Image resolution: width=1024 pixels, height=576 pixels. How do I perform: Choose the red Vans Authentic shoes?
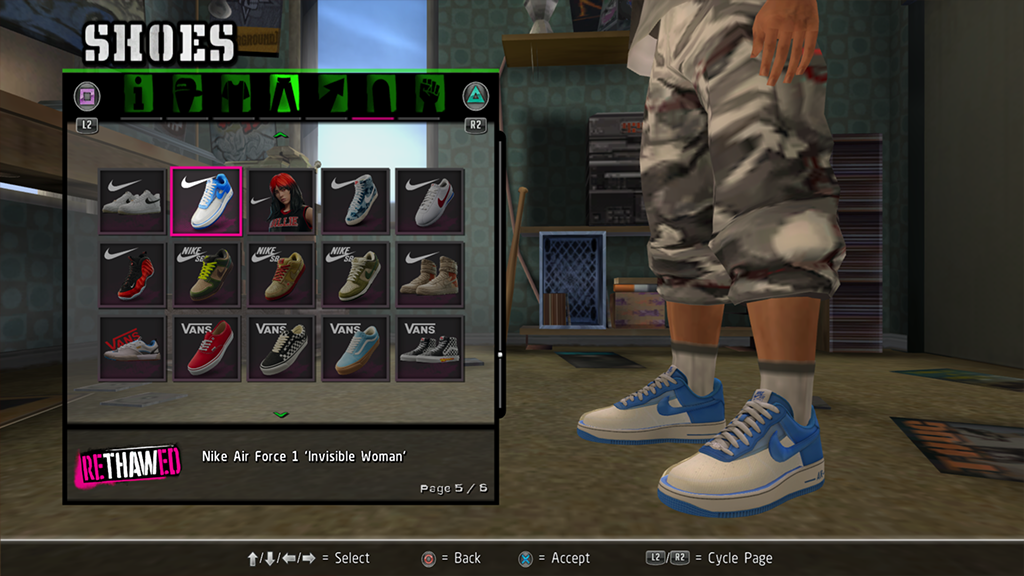(x=206, y=348)
